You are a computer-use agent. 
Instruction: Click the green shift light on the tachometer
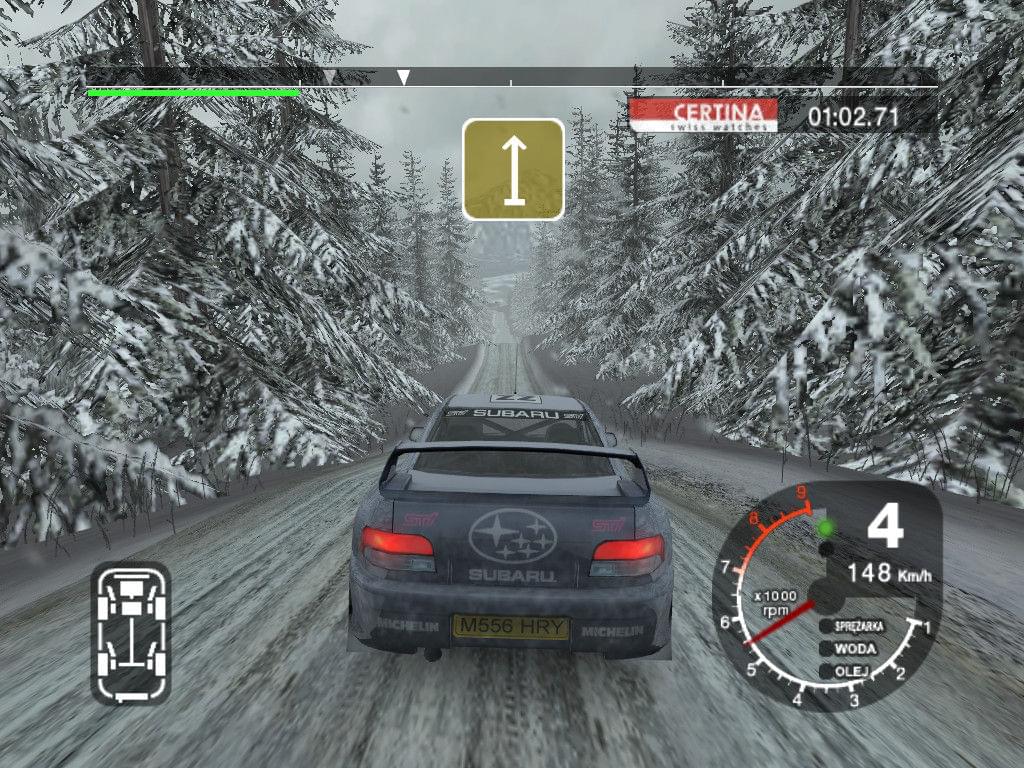pyautogui.click(x=826, y=527)
